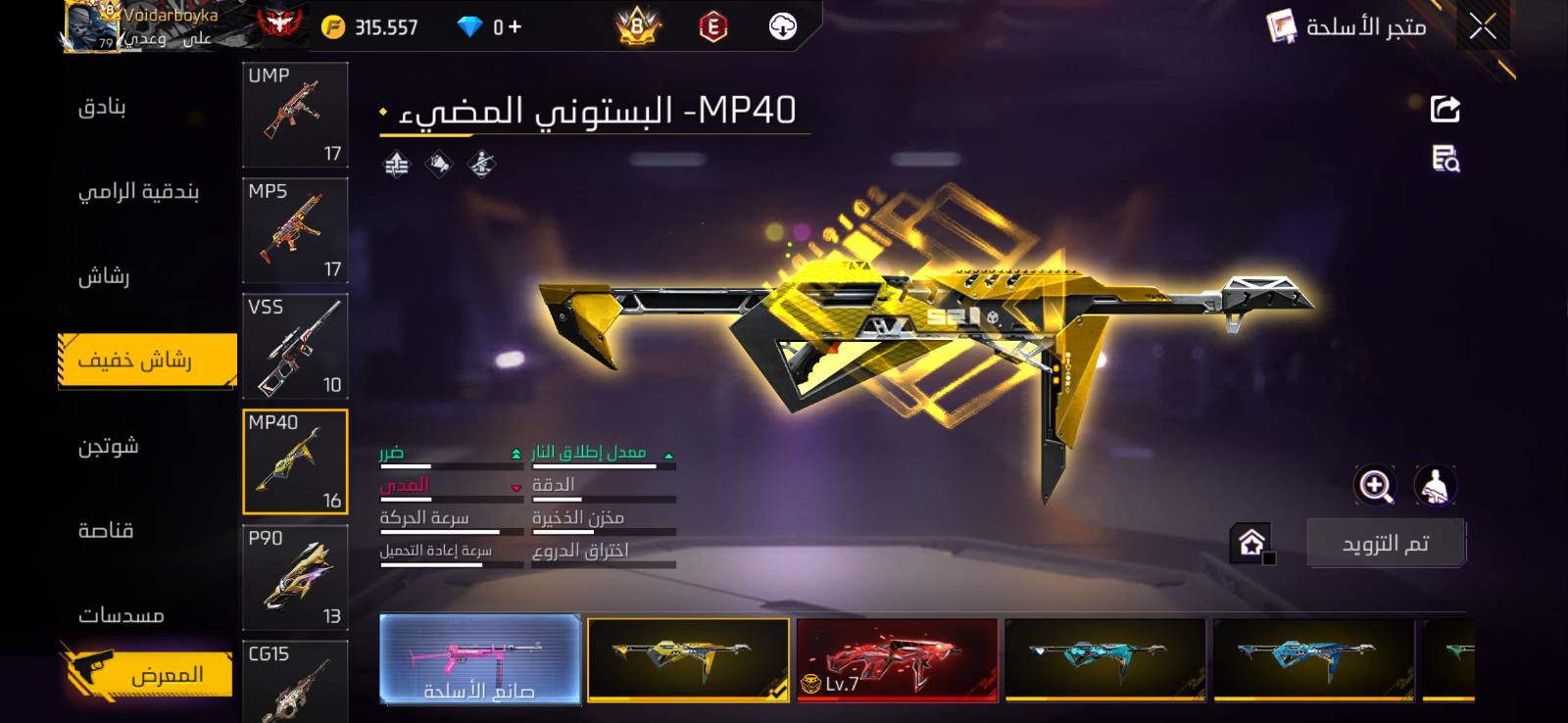Screen dimensions: 1568x723
Task: Select the MP5 weapon from the list
Action: (294, 230)
